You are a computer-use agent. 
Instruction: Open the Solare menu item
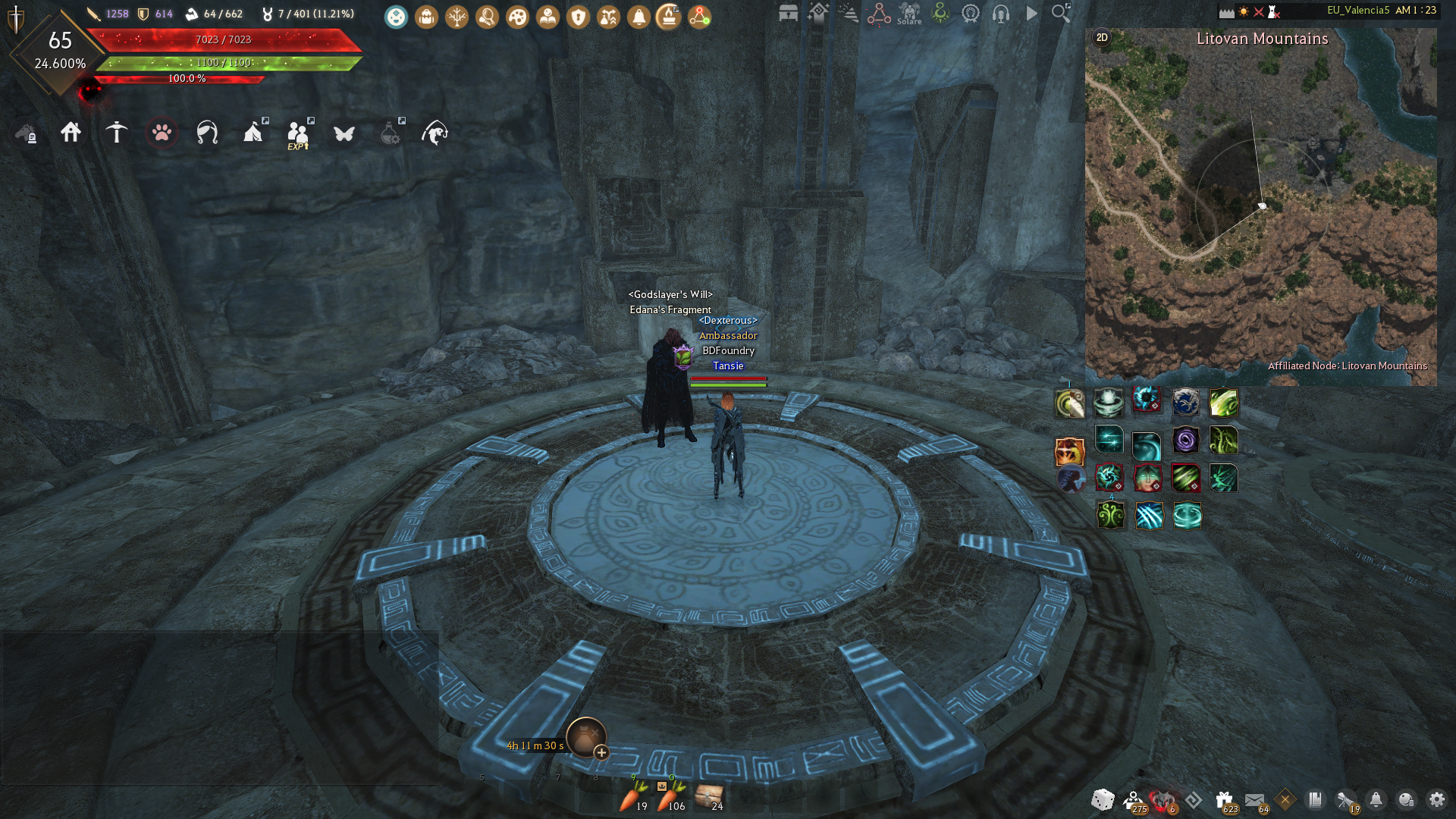pos(908,14)
